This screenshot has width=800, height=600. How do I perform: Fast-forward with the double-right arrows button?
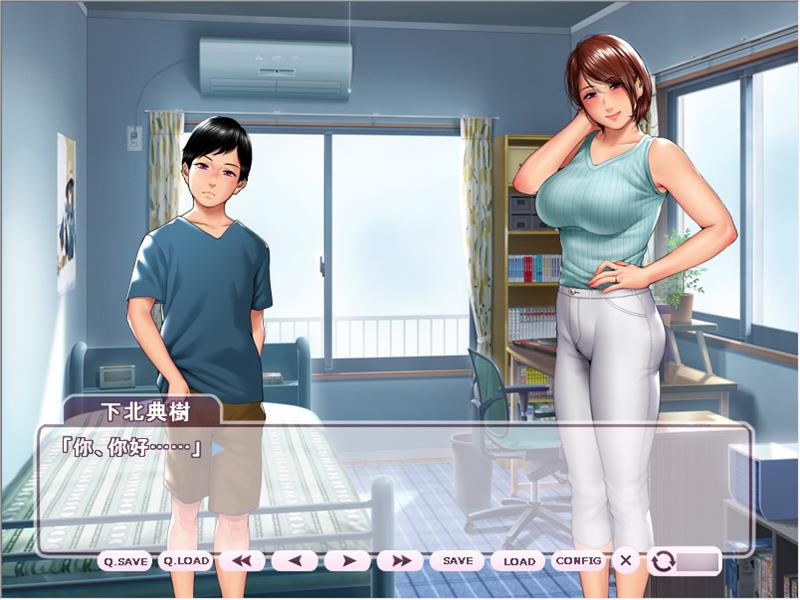tap(400, 561)
